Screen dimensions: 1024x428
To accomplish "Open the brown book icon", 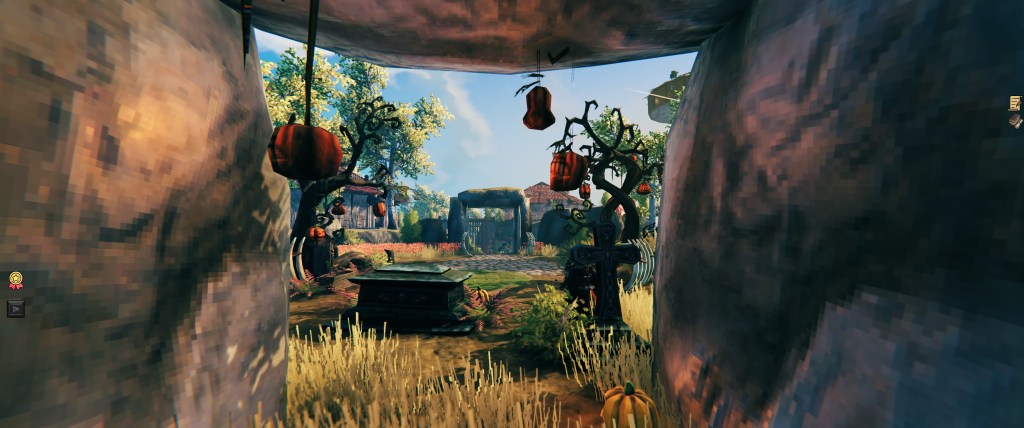I will pos(1016,120).
